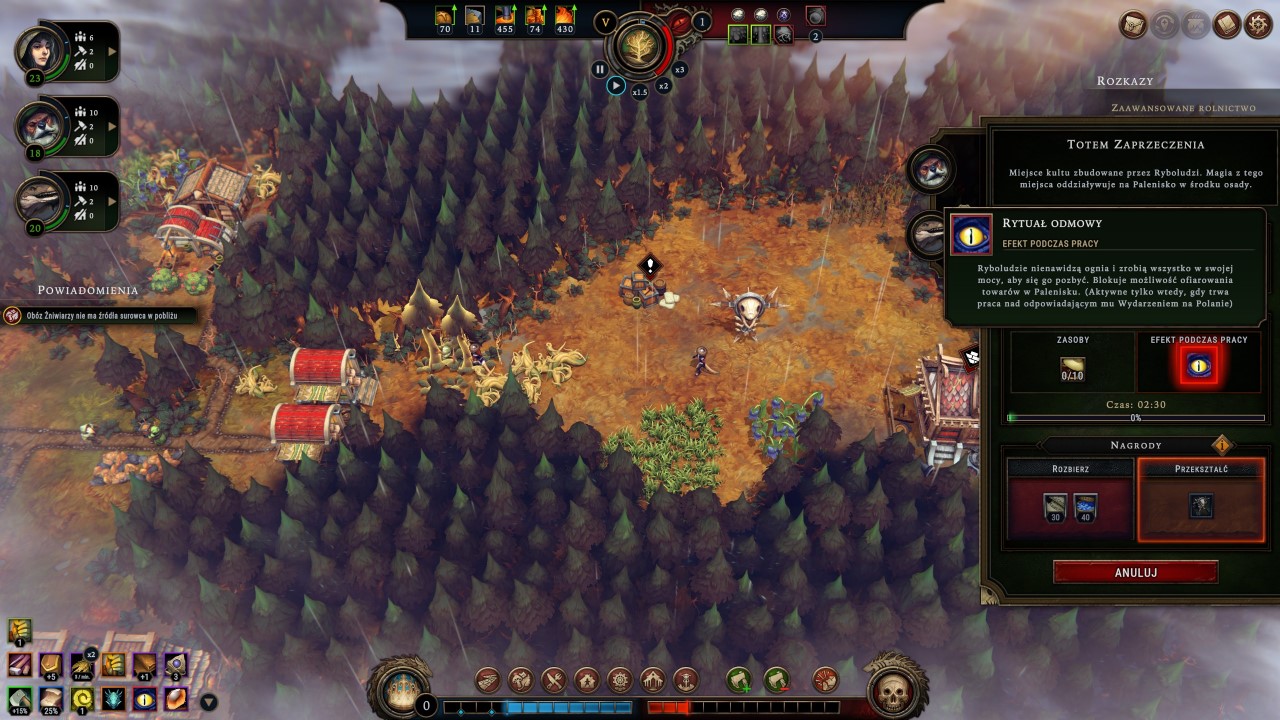The width and height of the screenshot is (1280, 720).
Task: Select the lizard villager portrait
Action: pos(42,200)
